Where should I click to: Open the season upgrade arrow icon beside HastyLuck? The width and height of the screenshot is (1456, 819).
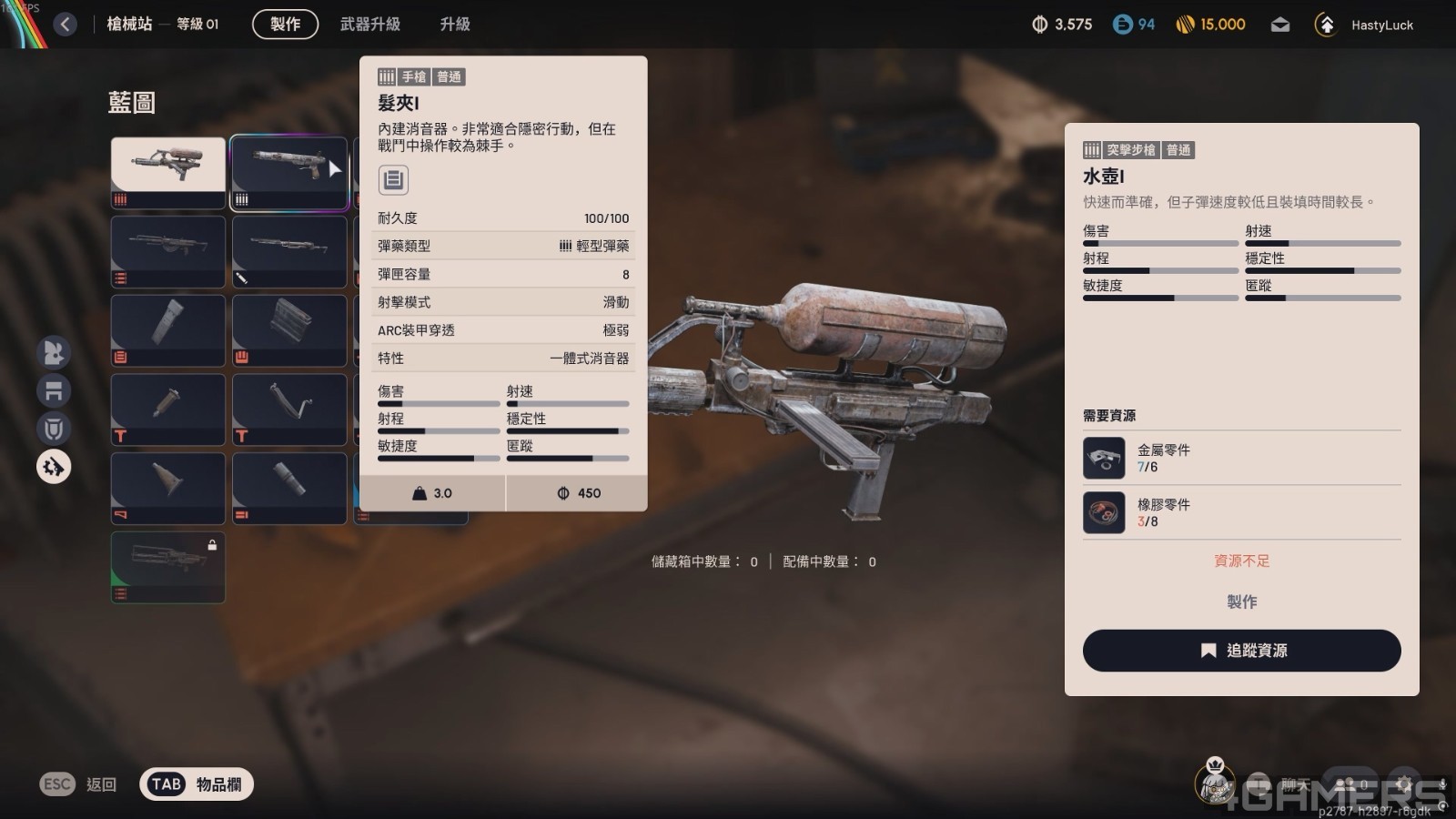pos(1328,25)
